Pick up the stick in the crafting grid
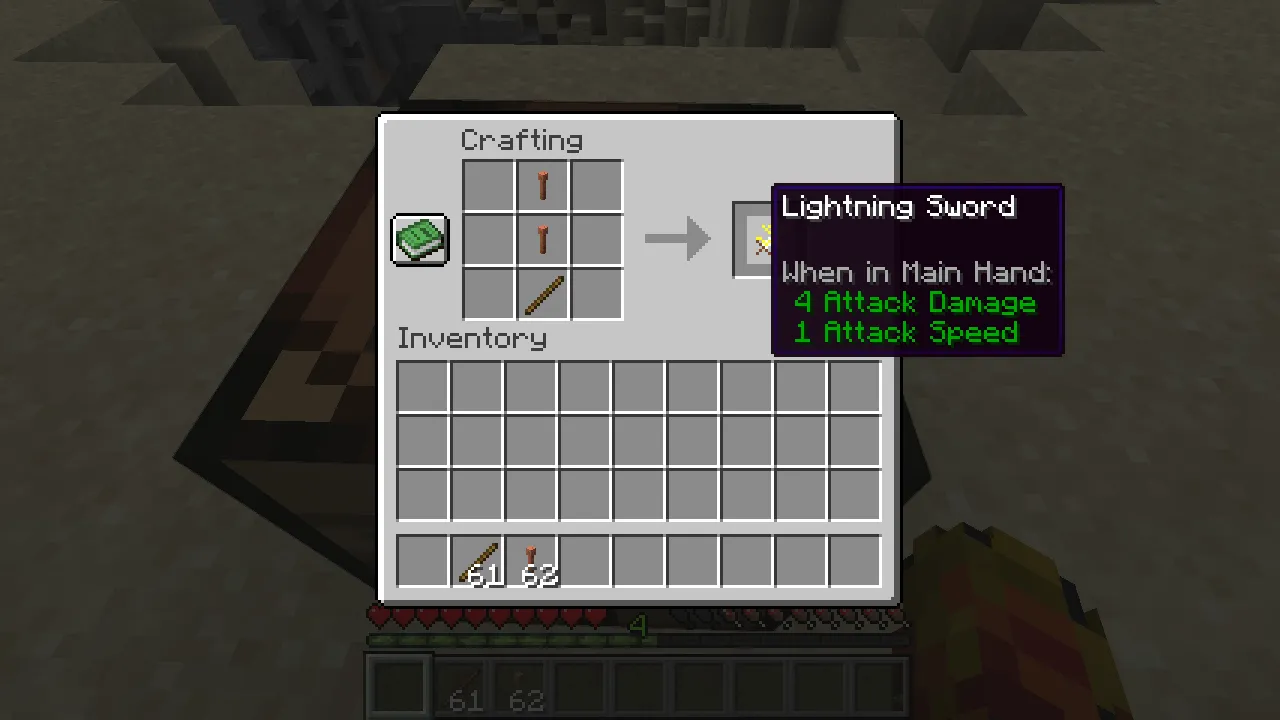Image resolution: width=1280 pixels, height=720 pixels. coord(543,293)
